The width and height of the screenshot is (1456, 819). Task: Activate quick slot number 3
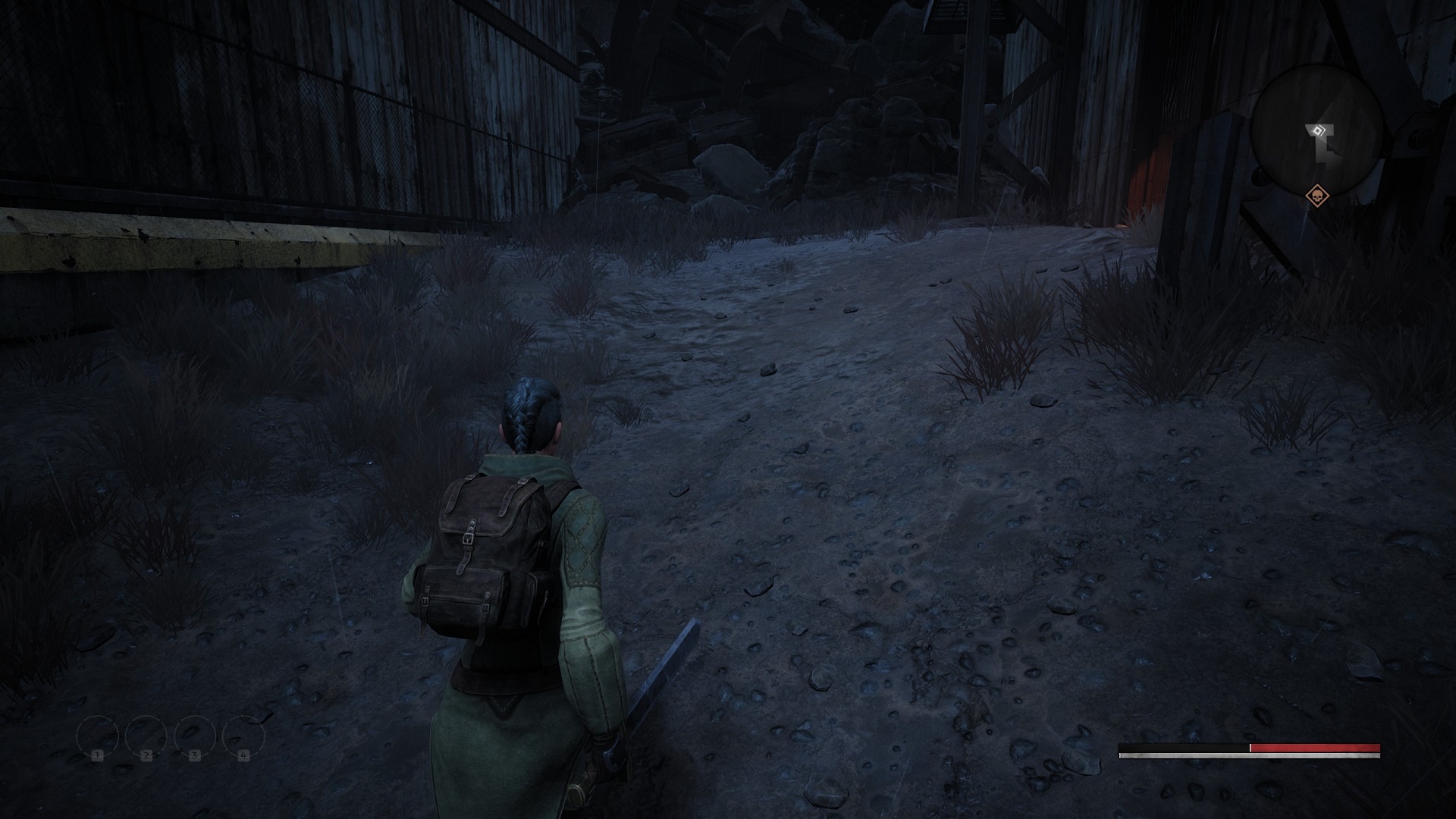click(195, 736)
